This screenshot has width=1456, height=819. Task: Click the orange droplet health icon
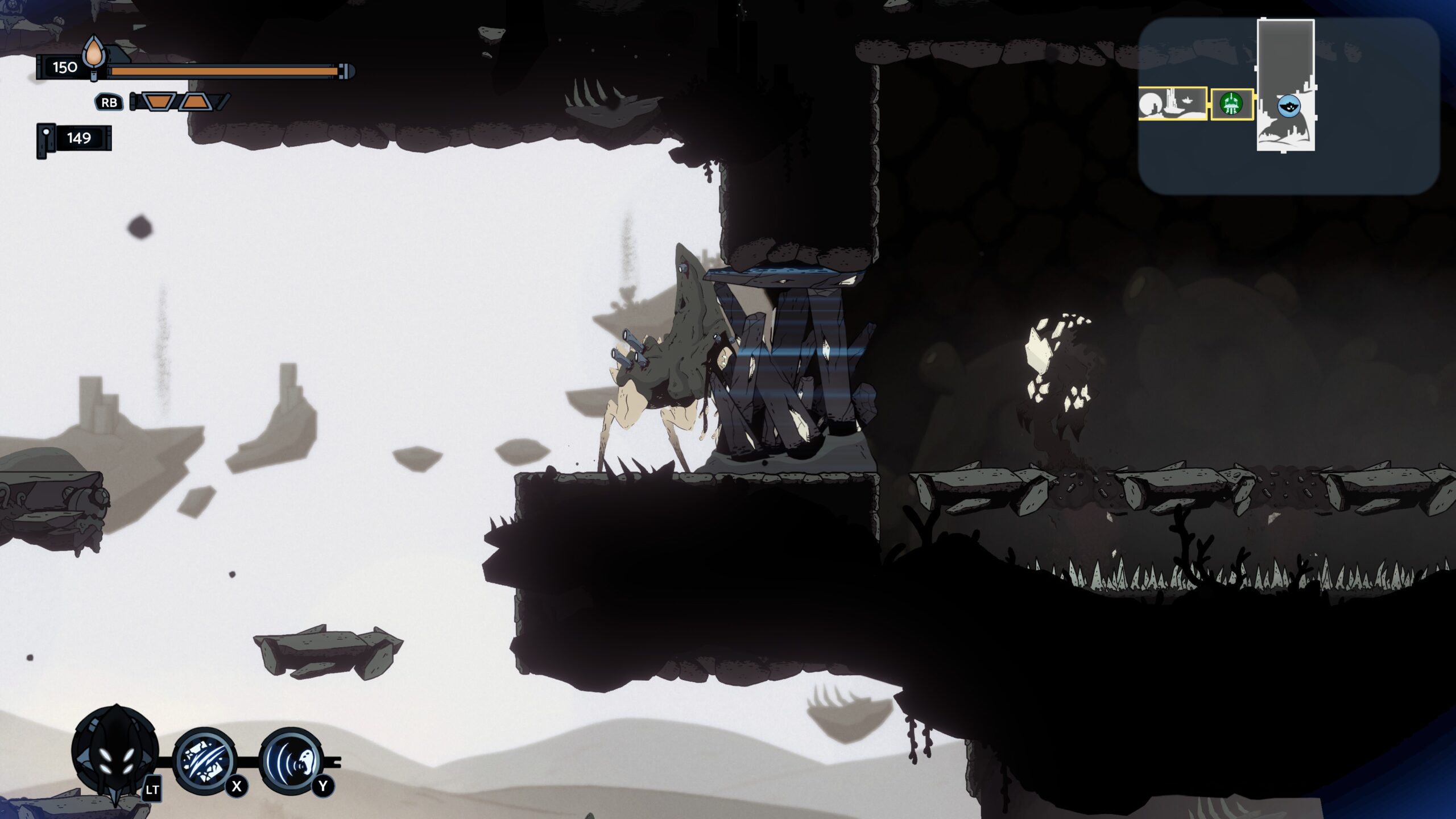click(x=94, y=55)
